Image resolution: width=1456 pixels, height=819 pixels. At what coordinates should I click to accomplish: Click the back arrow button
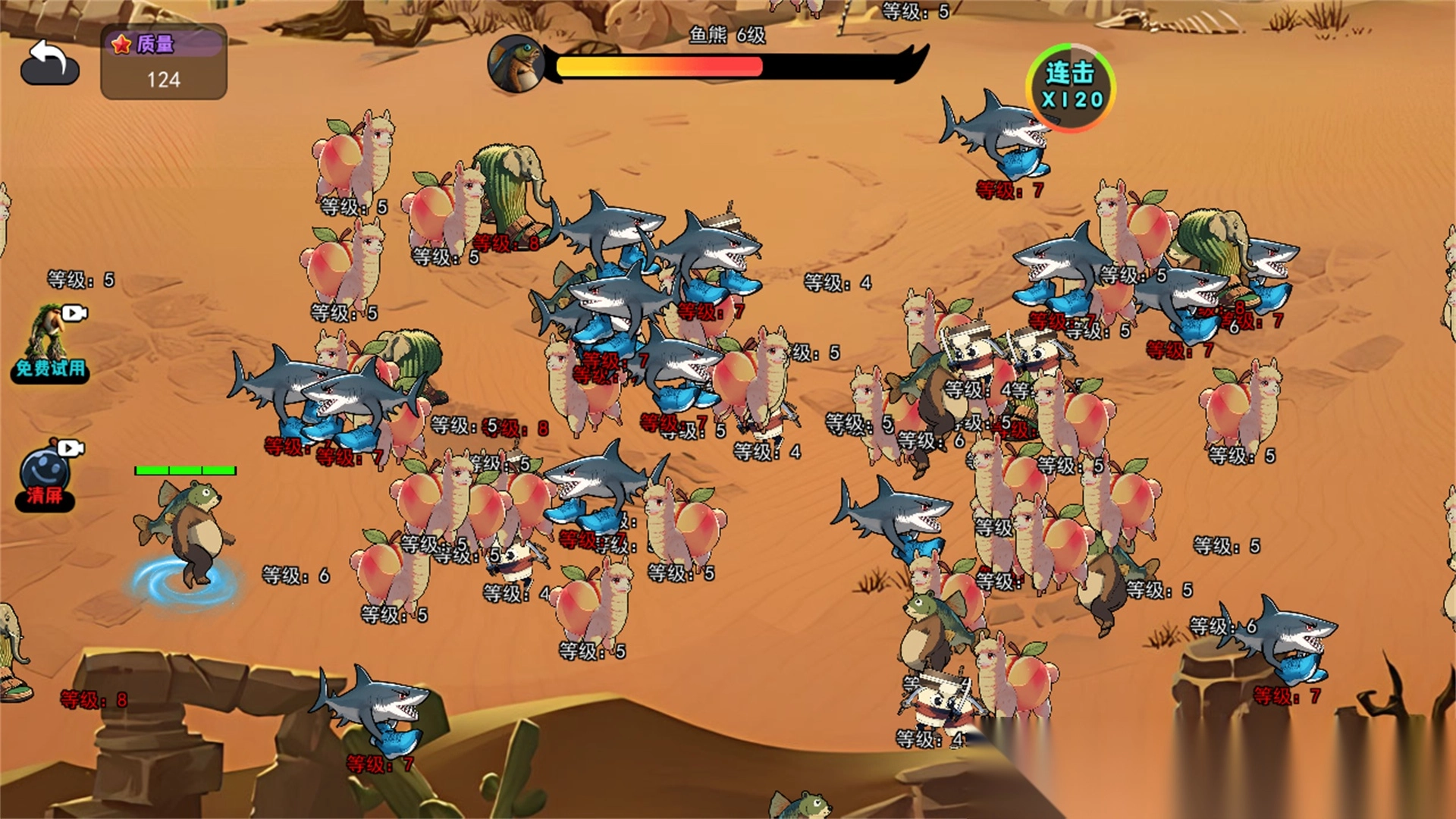click(49, 62)
